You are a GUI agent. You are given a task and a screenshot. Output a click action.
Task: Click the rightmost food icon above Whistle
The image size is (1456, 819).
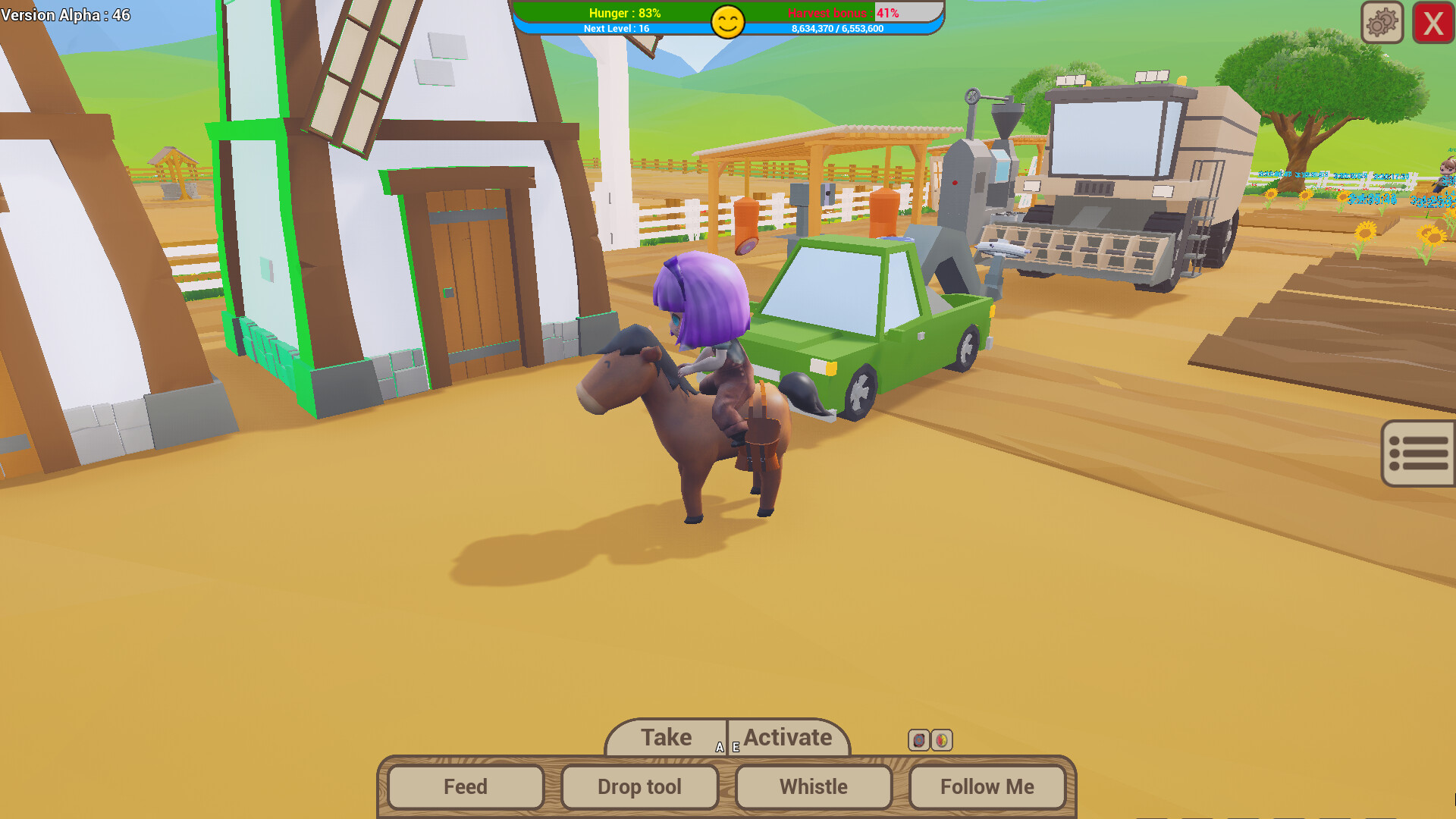pyautogui.click(x=942, y=740)
